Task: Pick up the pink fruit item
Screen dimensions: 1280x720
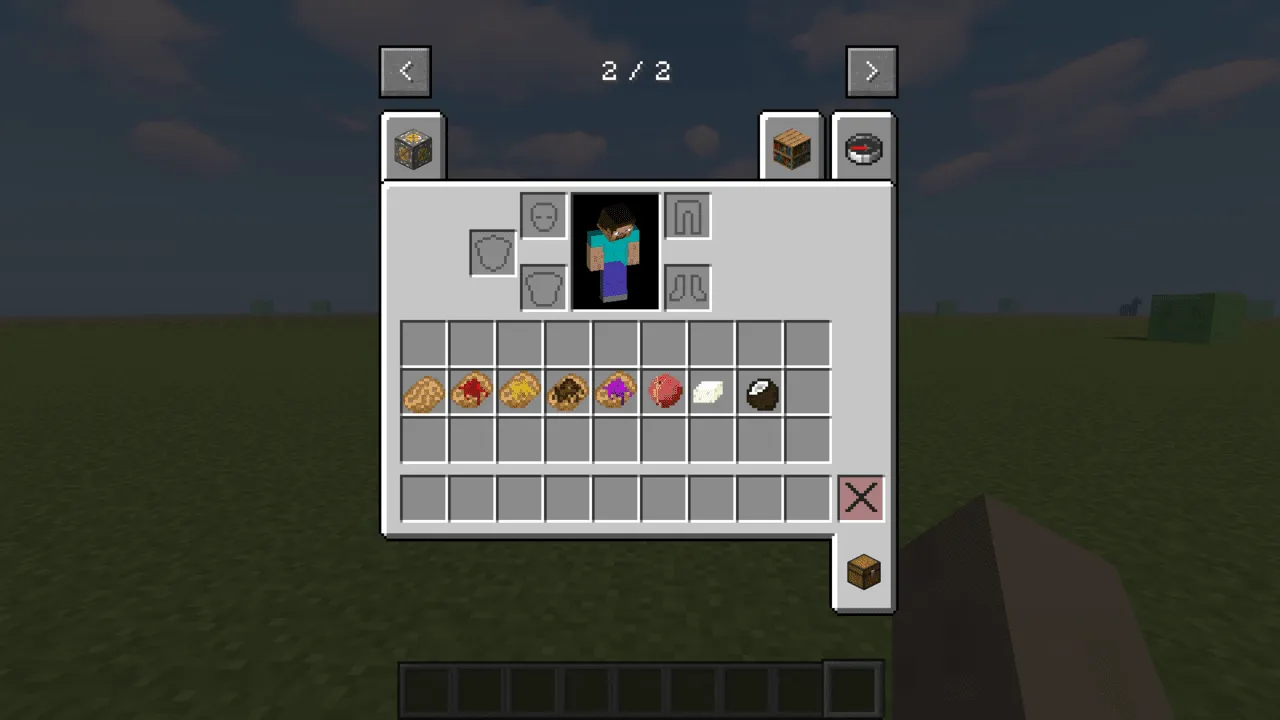Action: click(x=663, y=391)
